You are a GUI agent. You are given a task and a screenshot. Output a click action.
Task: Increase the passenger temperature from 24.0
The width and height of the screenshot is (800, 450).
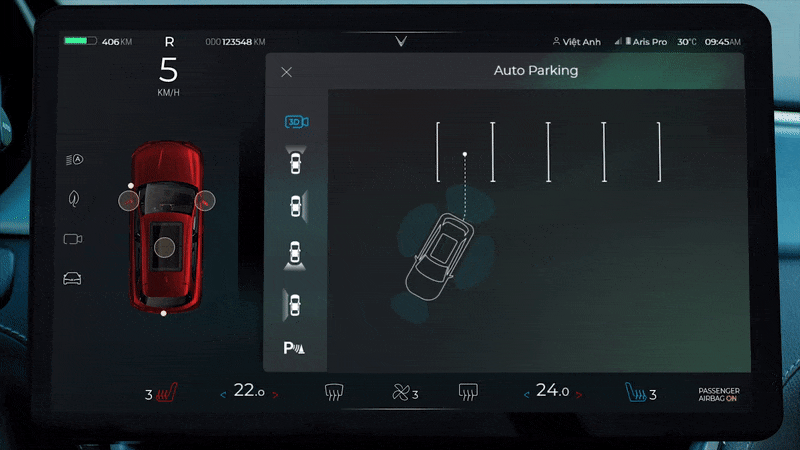pos(579,394)
